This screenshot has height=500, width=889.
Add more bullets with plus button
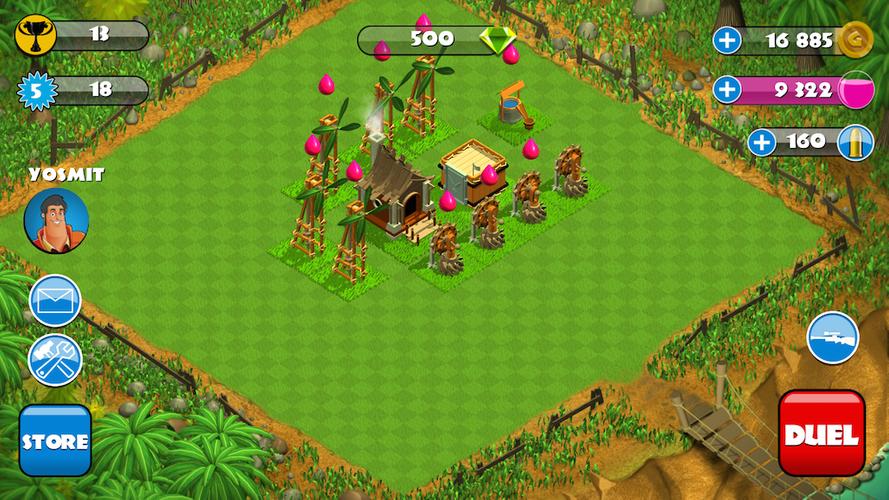[762, 141]
